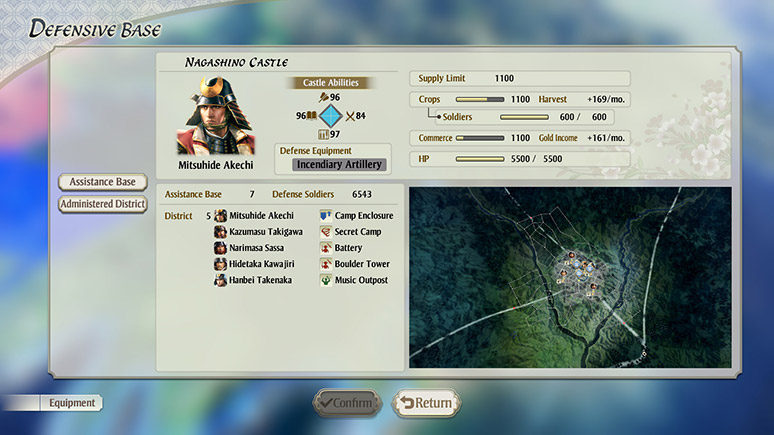This screenshot has width=774, height=435.
Task: Open the Assistance Base list
Action: click(103, 182)
